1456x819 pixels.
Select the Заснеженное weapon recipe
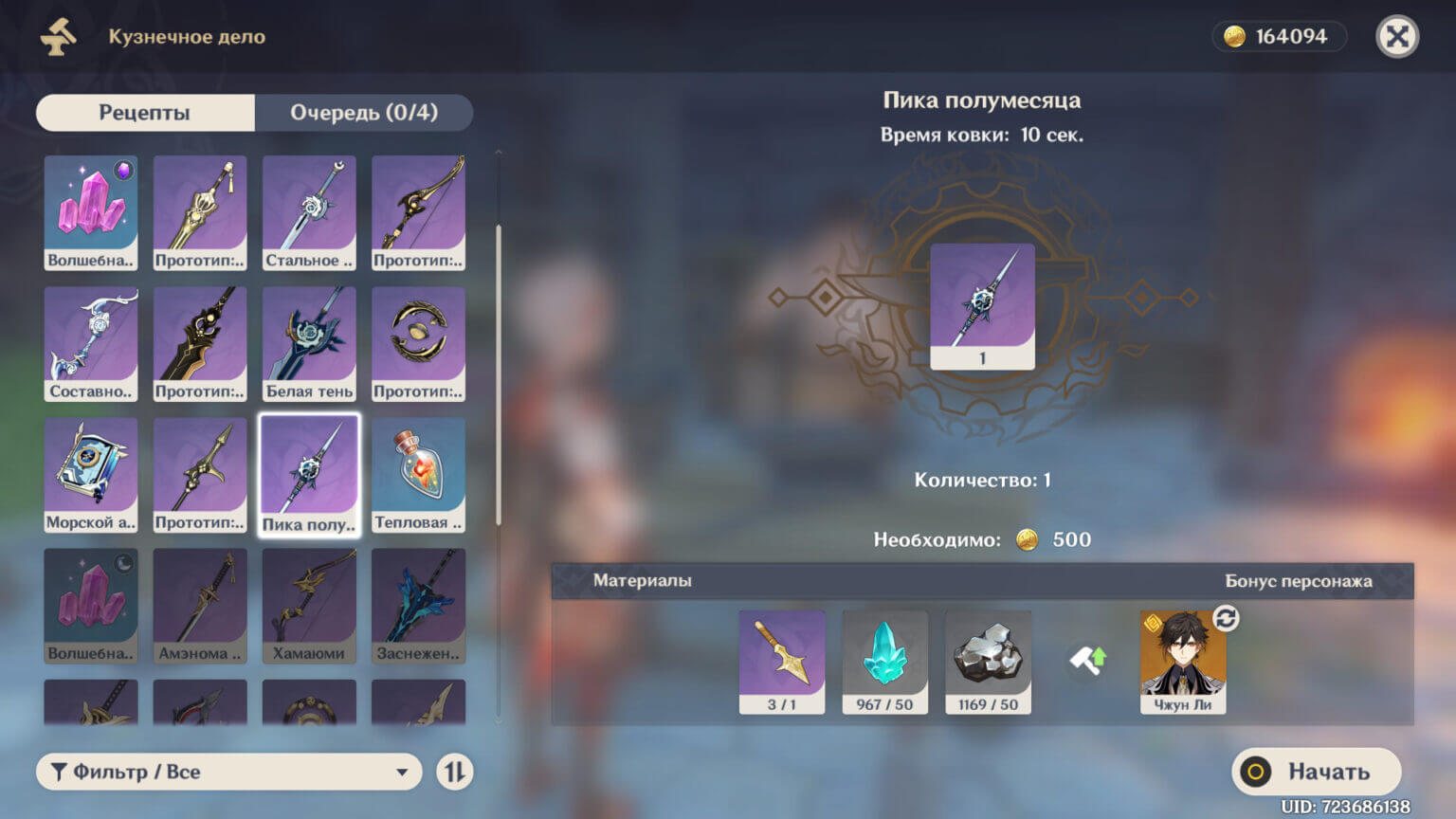(418, 605)
